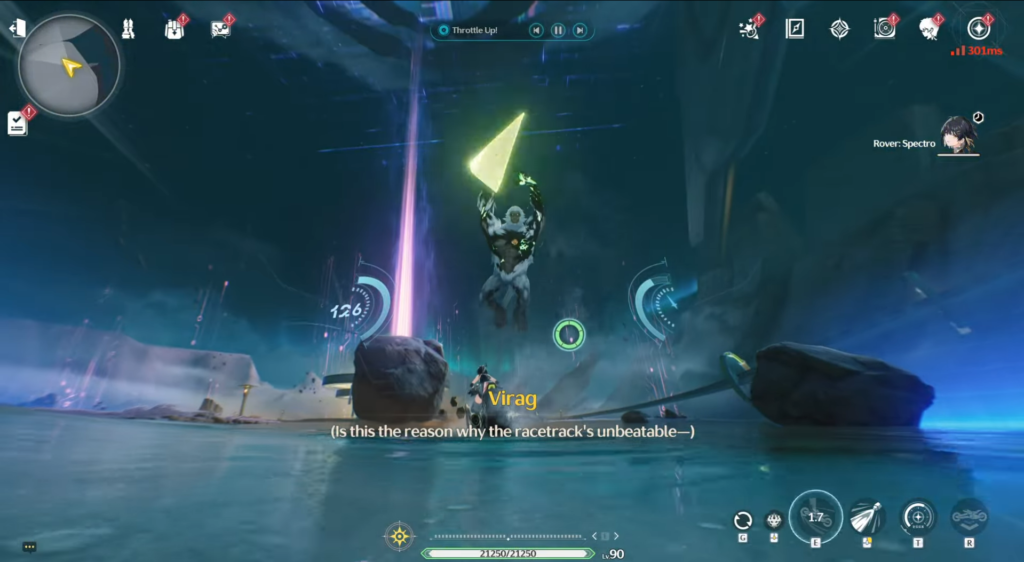Pause the Throttle Up! track

click(558, 31)
